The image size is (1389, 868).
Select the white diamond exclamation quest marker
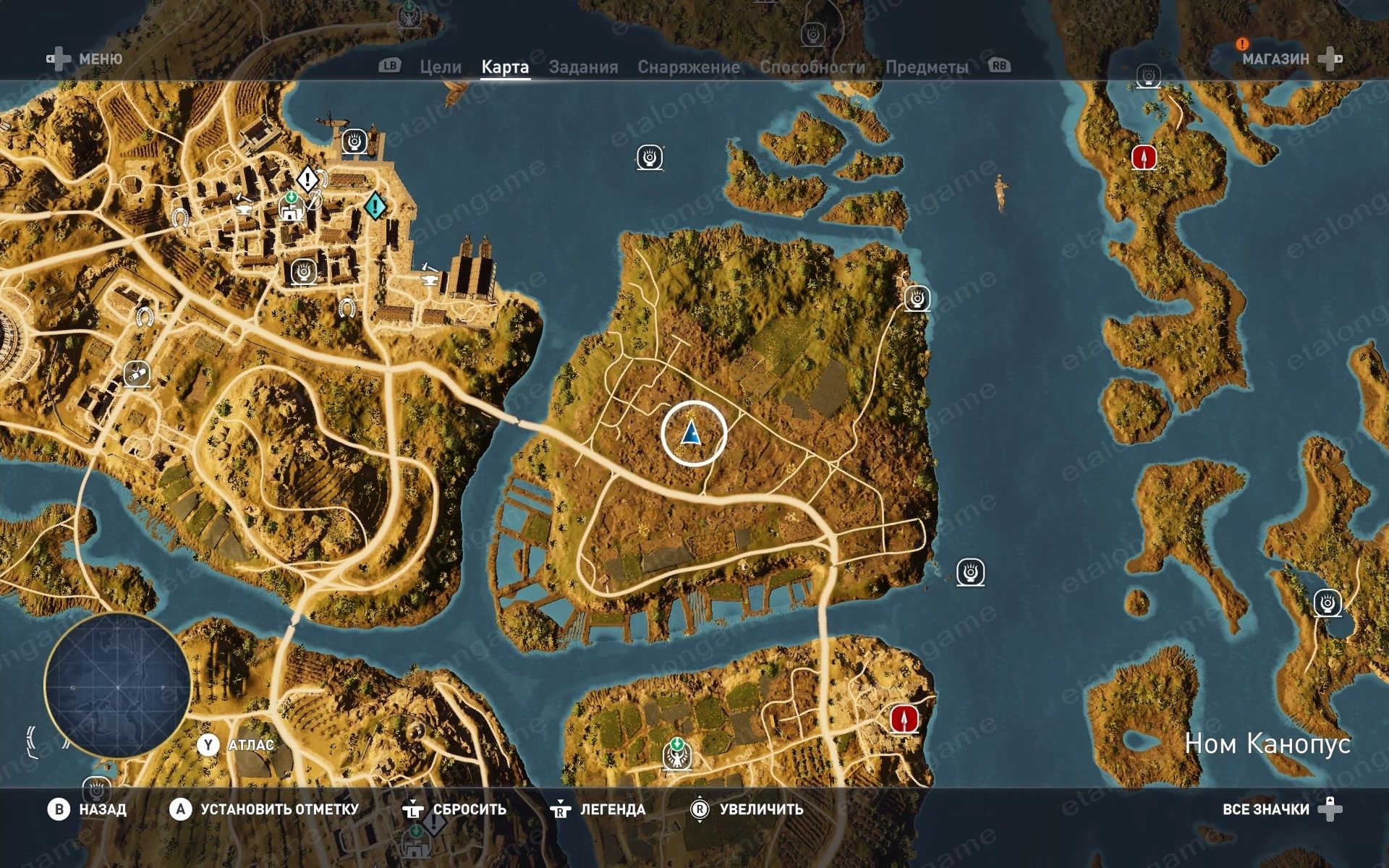tap(308, 178)
